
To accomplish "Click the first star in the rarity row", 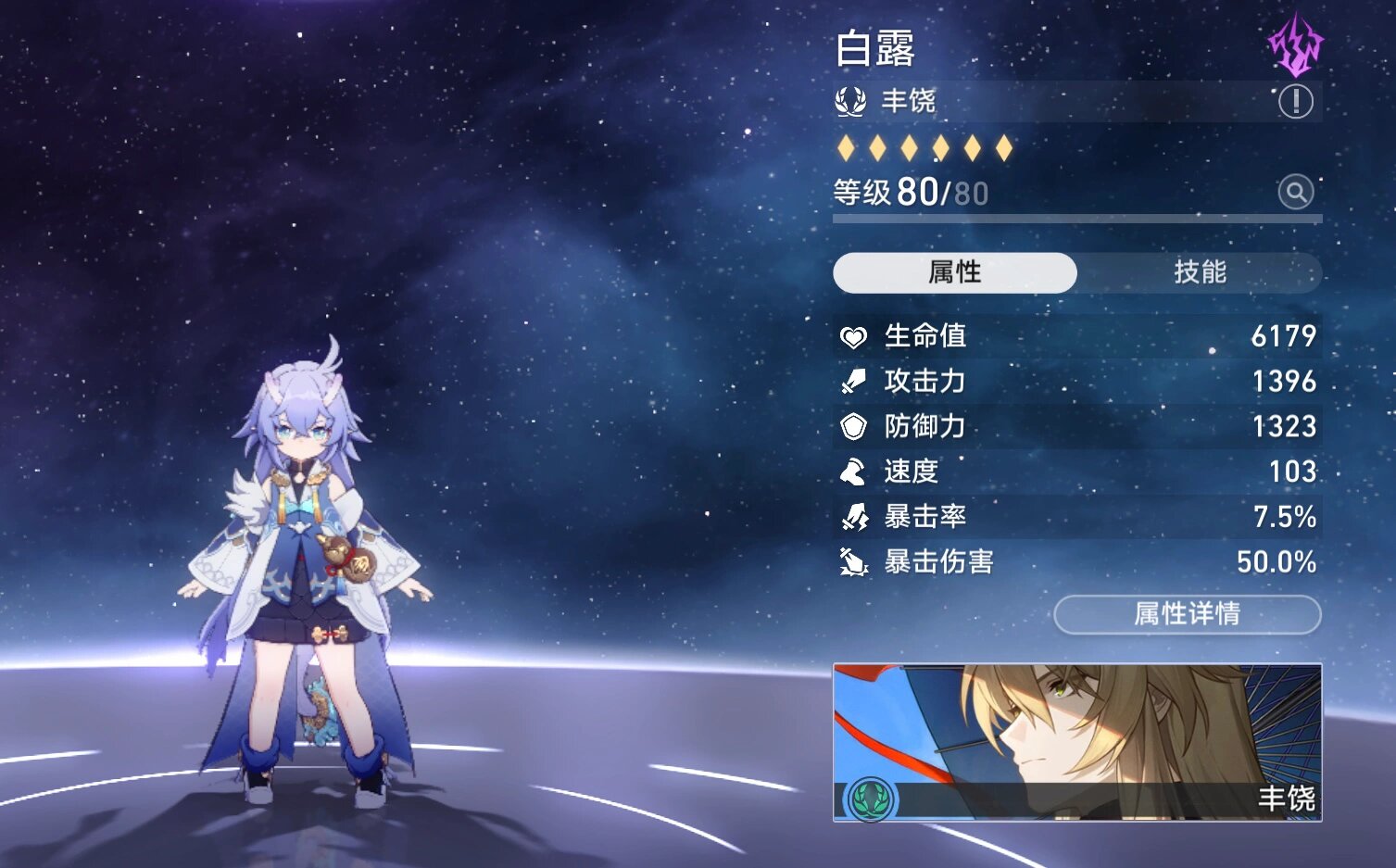I will tap(849, 148).
